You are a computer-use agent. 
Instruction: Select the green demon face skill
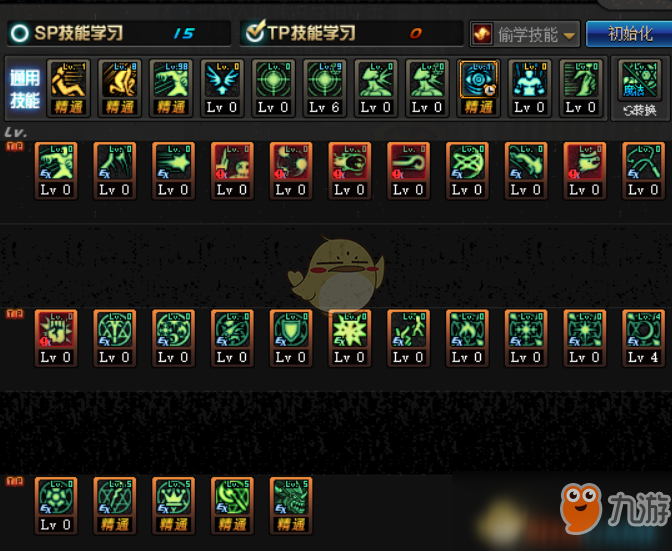point(290,497)
